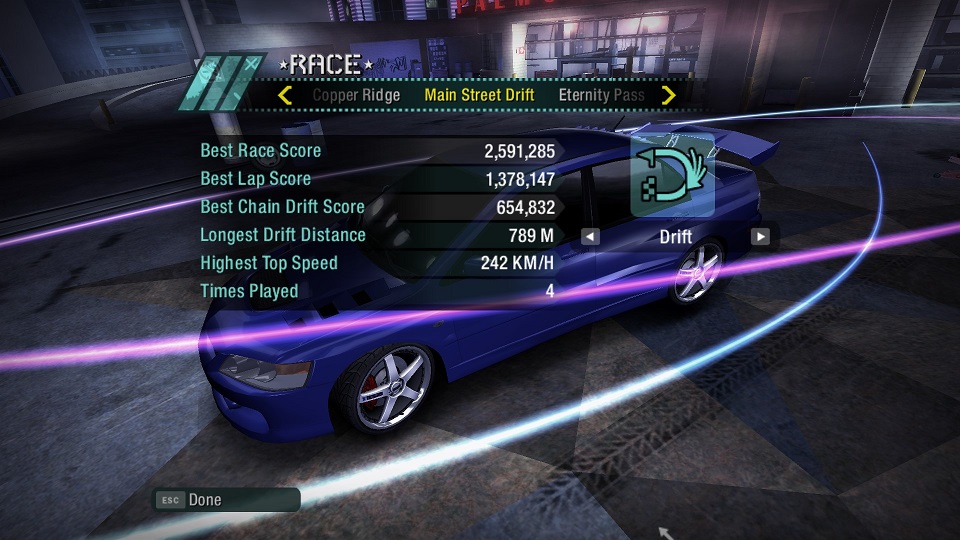Click the Done button

pyautogui.click(x=227, y=500)
